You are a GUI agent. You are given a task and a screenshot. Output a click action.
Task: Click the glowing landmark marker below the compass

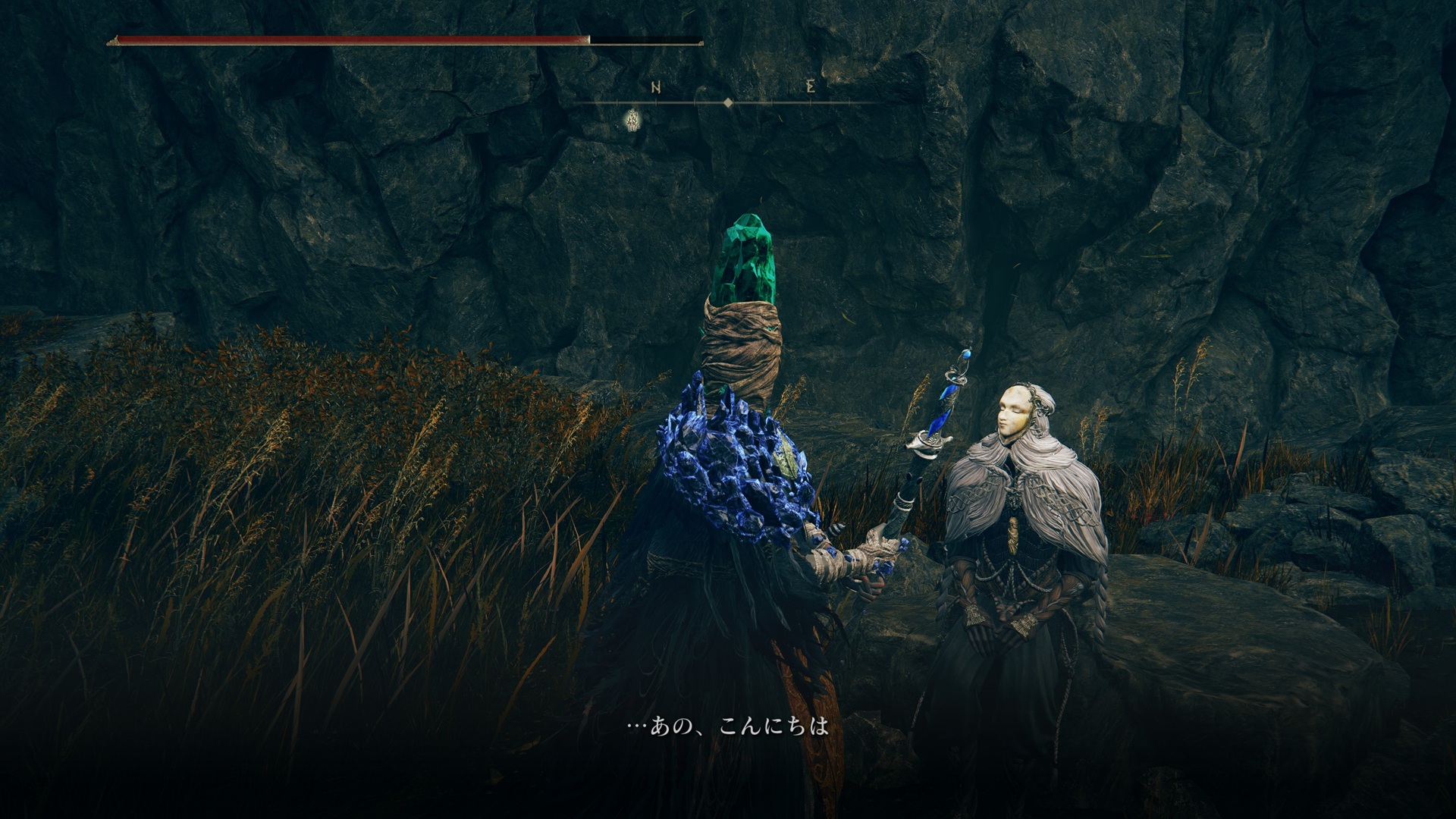(631, 119)
